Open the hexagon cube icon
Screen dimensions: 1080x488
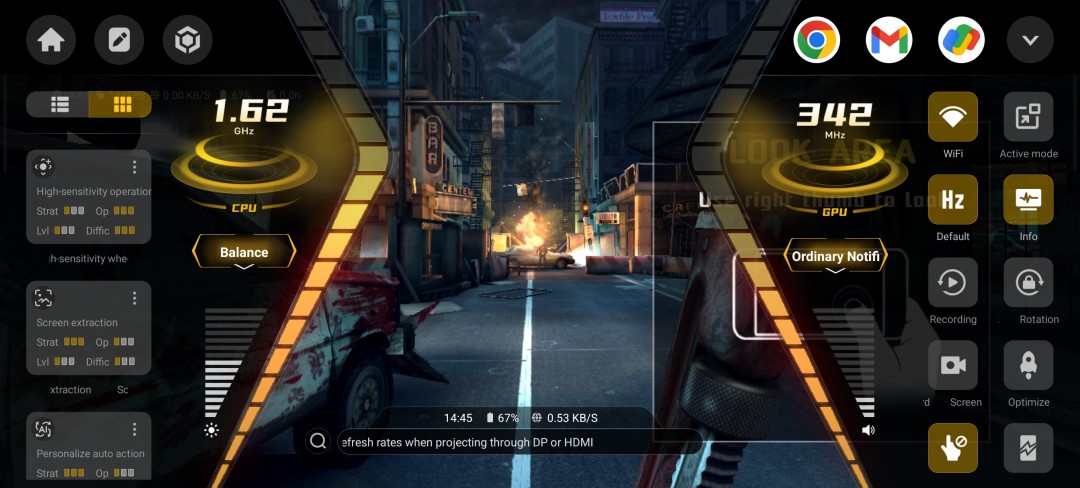pos(188,41)
